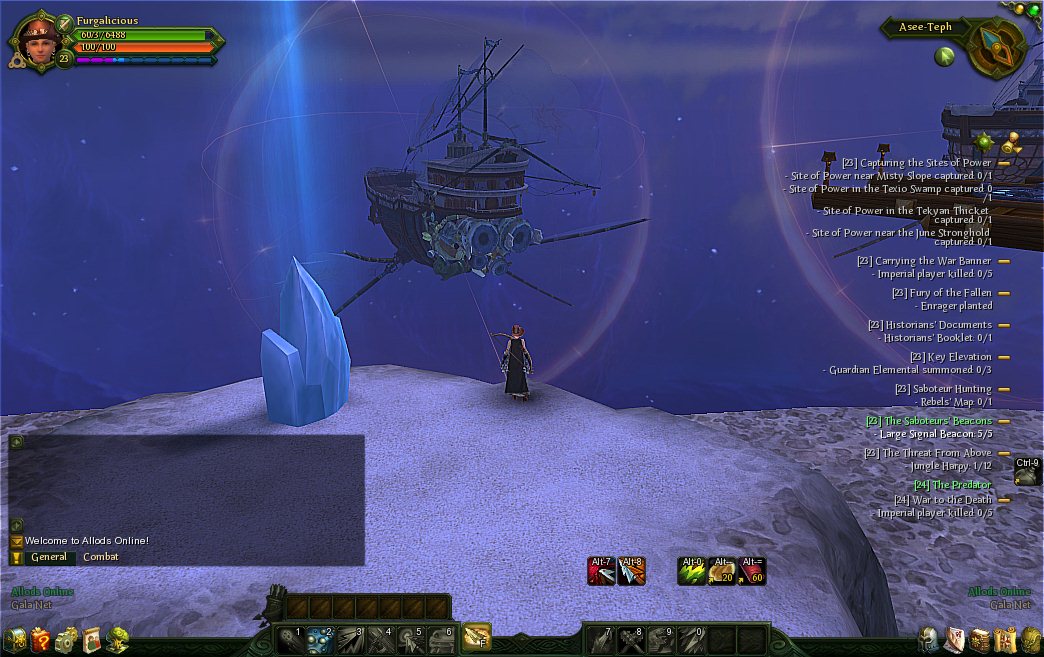The image size is (1044, 657).
Task: Collapse the Capturing the Sites of Power quest
Action: pos(1003,163)
